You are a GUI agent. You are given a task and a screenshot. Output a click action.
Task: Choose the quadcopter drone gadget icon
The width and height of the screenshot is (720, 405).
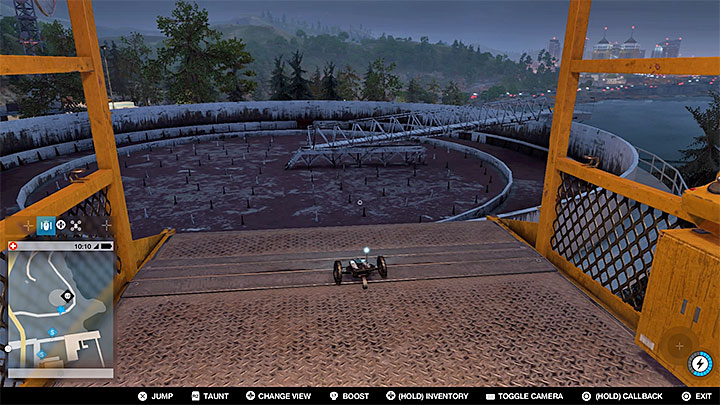tap(76, 226)
